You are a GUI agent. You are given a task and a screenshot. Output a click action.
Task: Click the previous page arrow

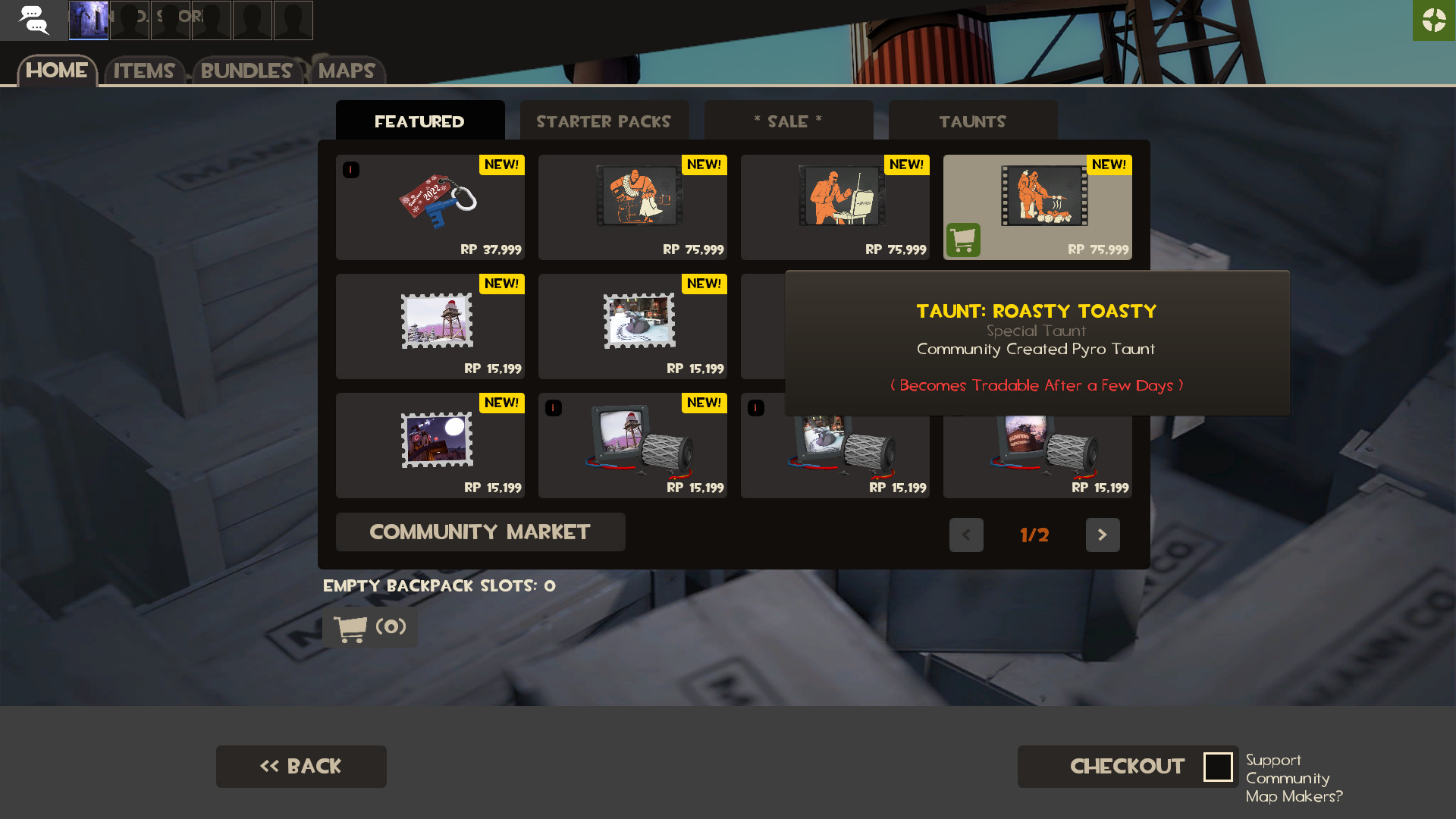pyautogui.click(x=966, y=535)
